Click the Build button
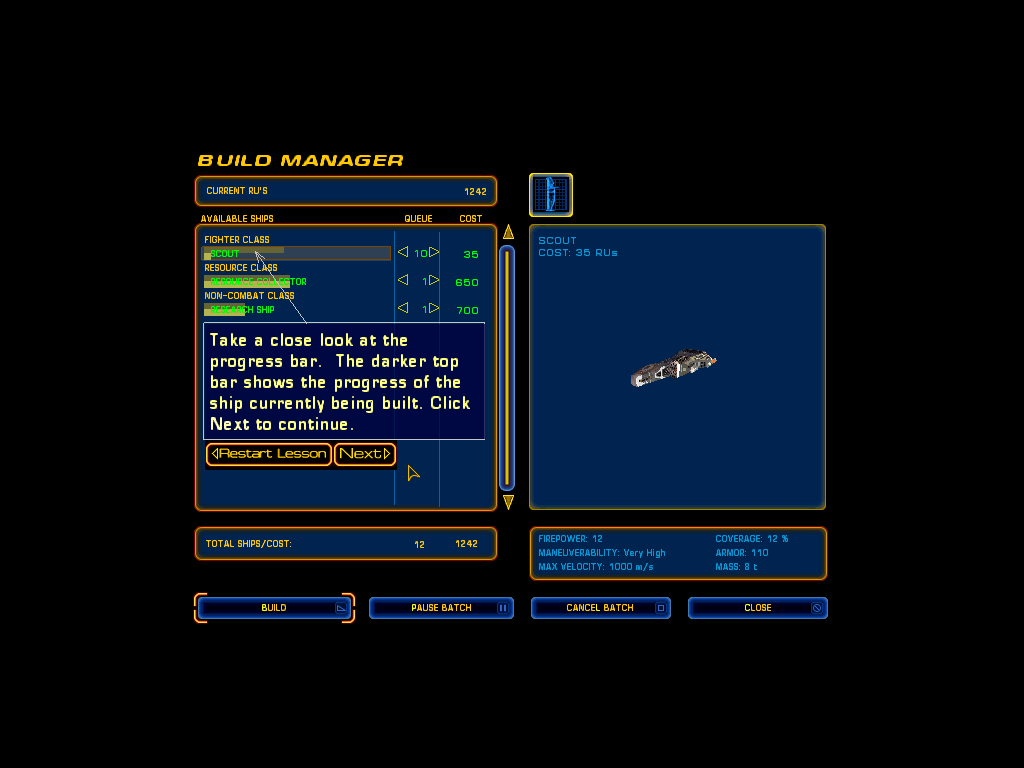Viewport: 1024px width, 768px height. point(274,608)
